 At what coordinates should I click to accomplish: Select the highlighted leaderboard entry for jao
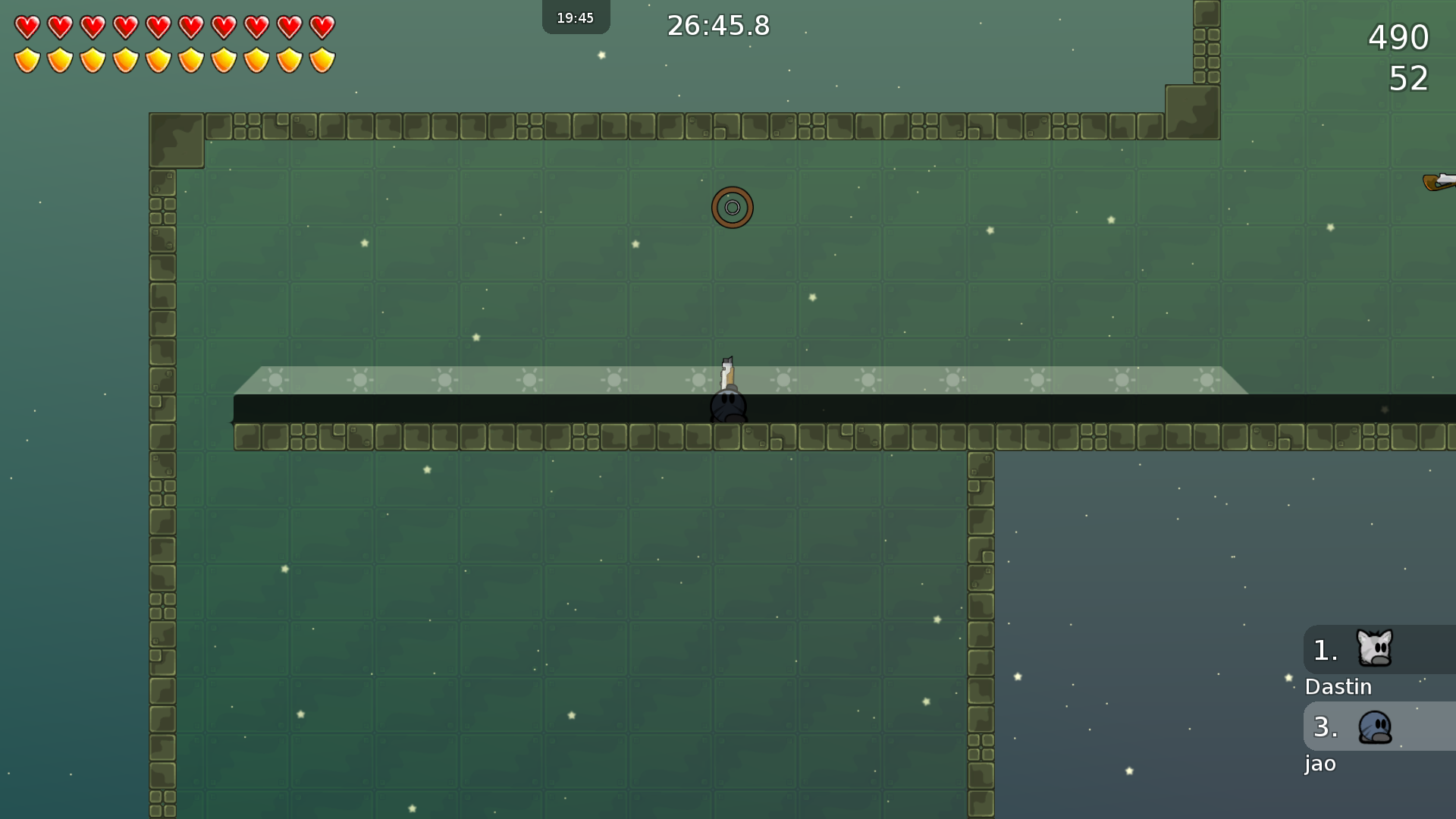[1319, 764]
